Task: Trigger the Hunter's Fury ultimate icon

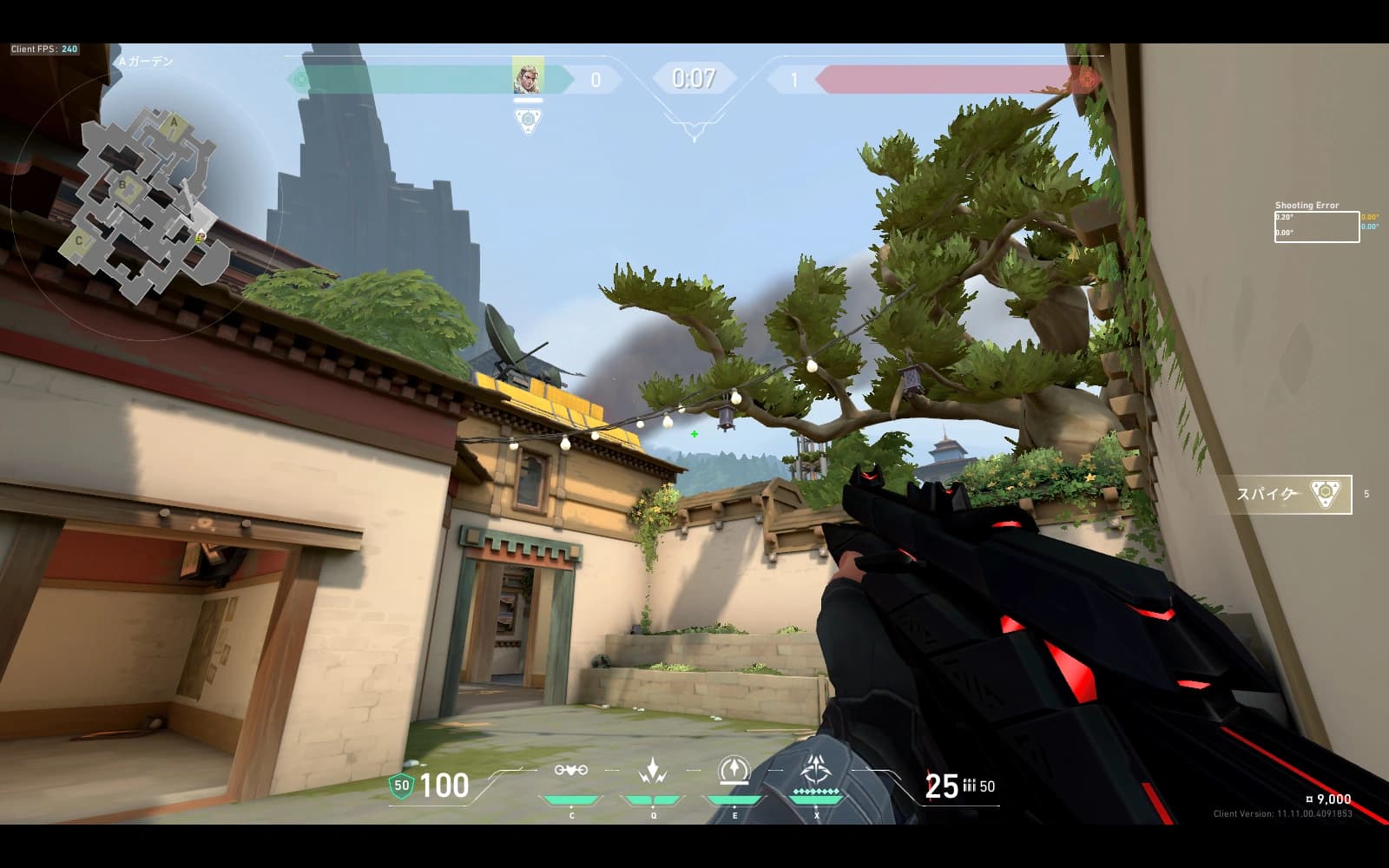Action: [816, 771]
